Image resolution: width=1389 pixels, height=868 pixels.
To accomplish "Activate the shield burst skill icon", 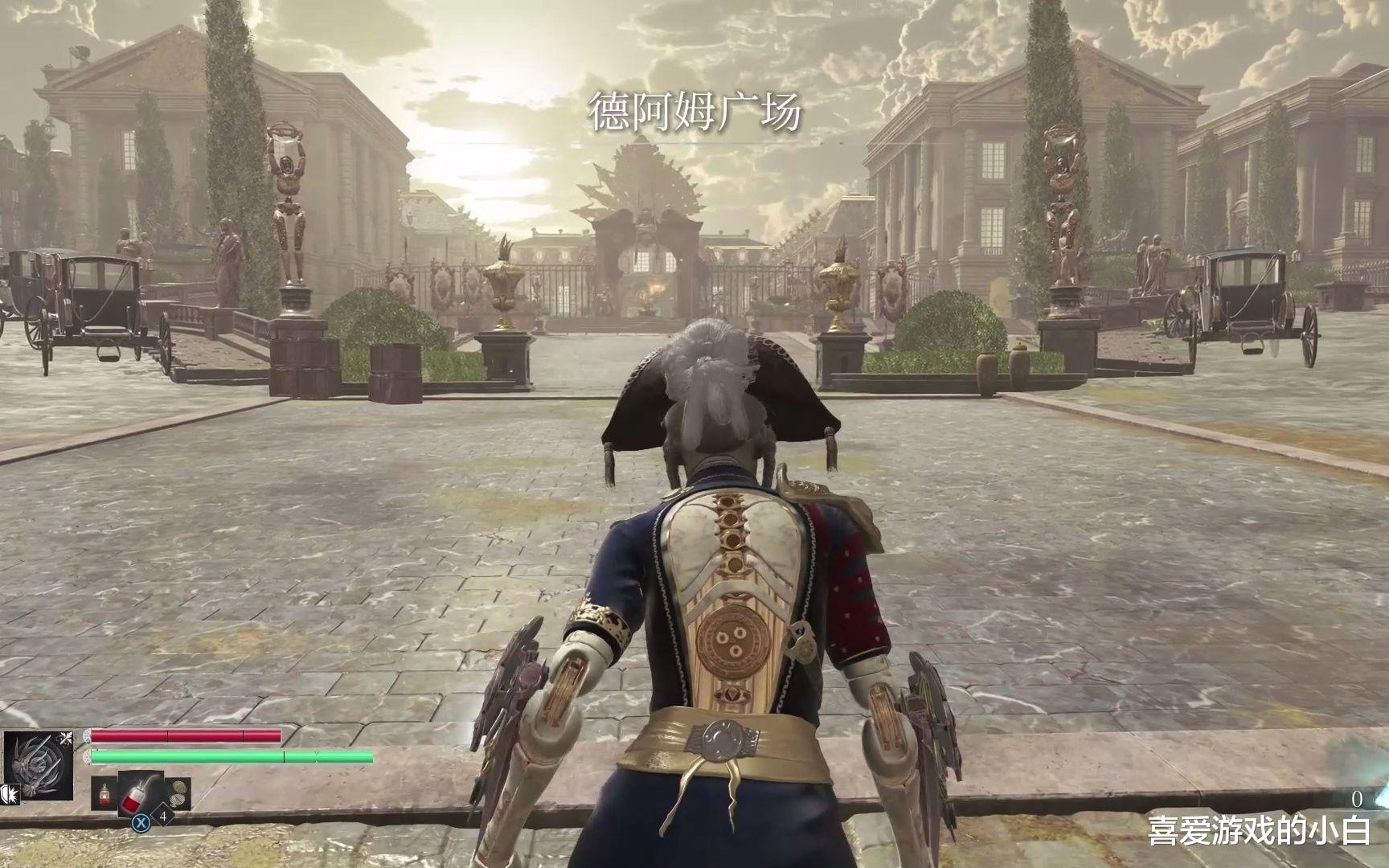I will [x=11, y=796].
